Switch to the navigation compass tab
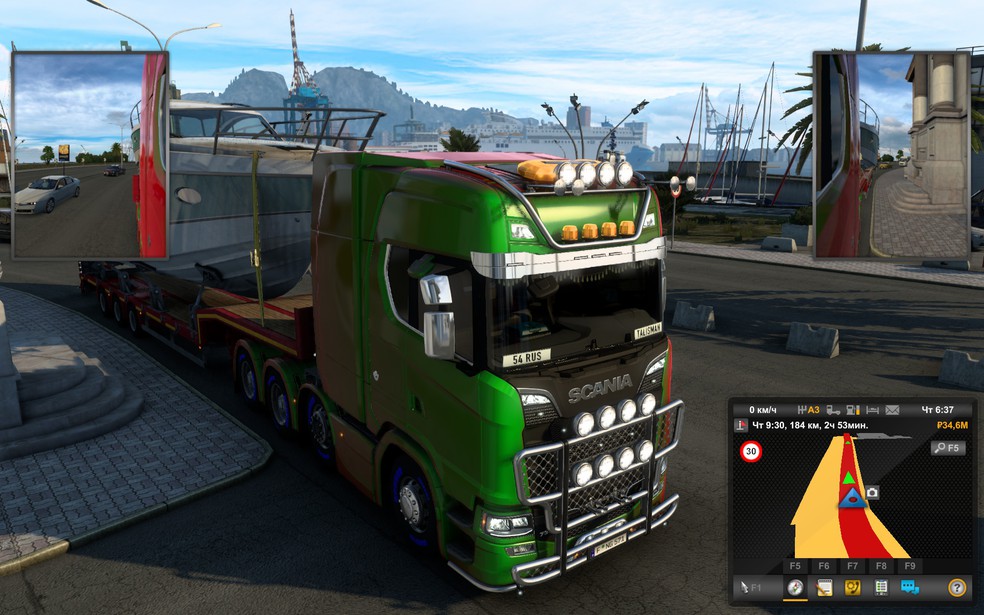Screen dimensions: 984x615 pyautogui.click(x=795, y=588)
